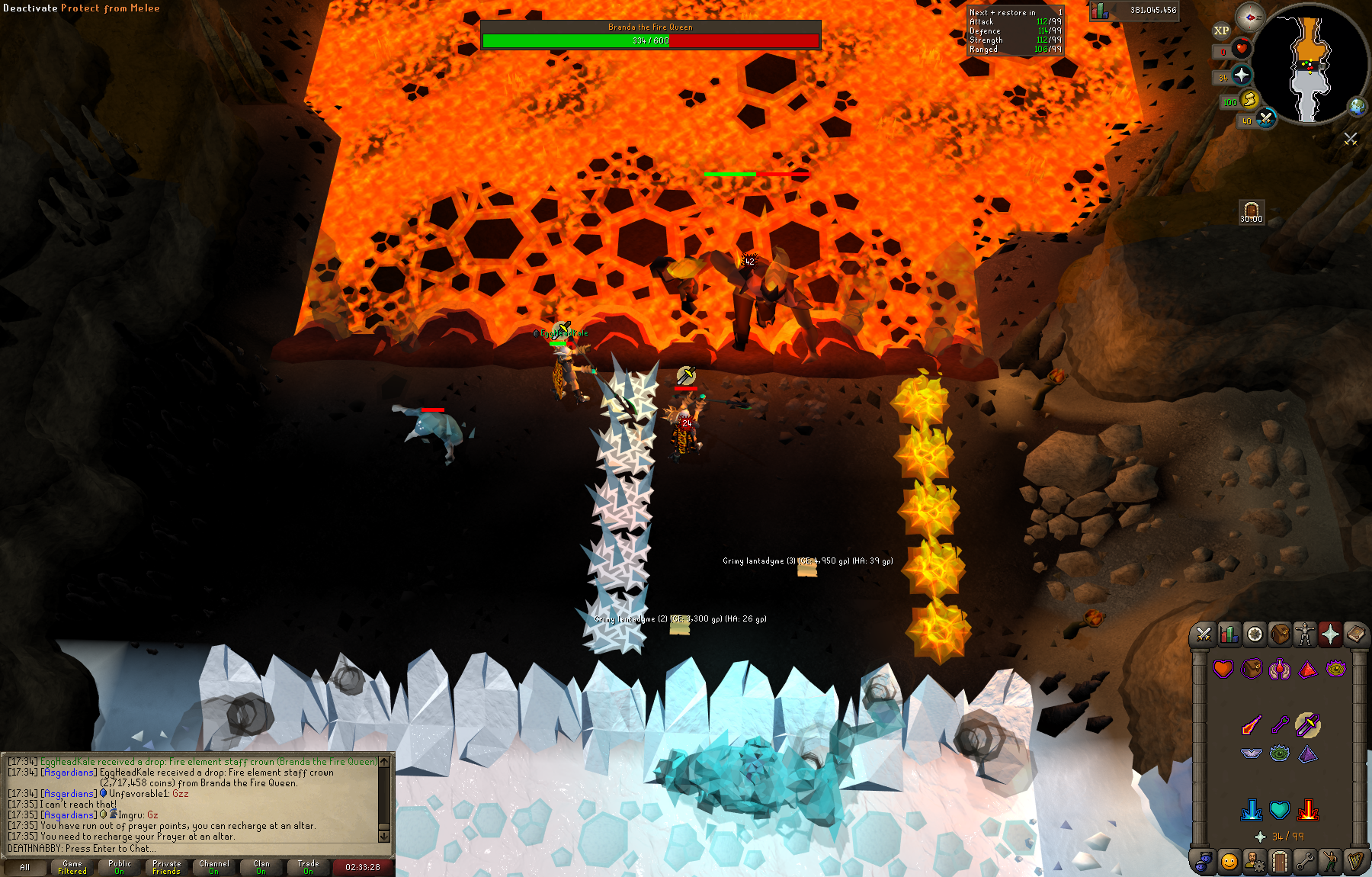Click the compass to face north
The height and width of the screenshot is (877, 1372).
click(x=1250, y=17)
